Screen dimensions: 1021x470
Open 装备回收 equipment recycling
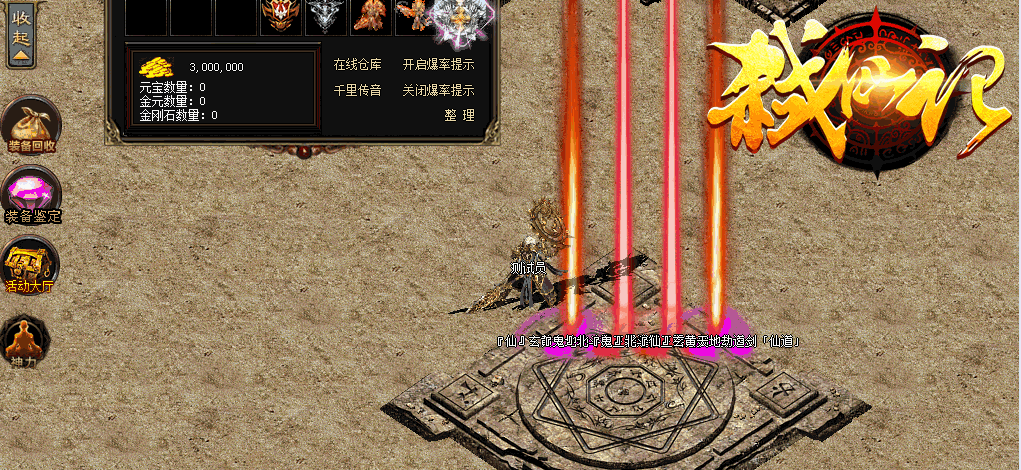[x=30, y=125]
